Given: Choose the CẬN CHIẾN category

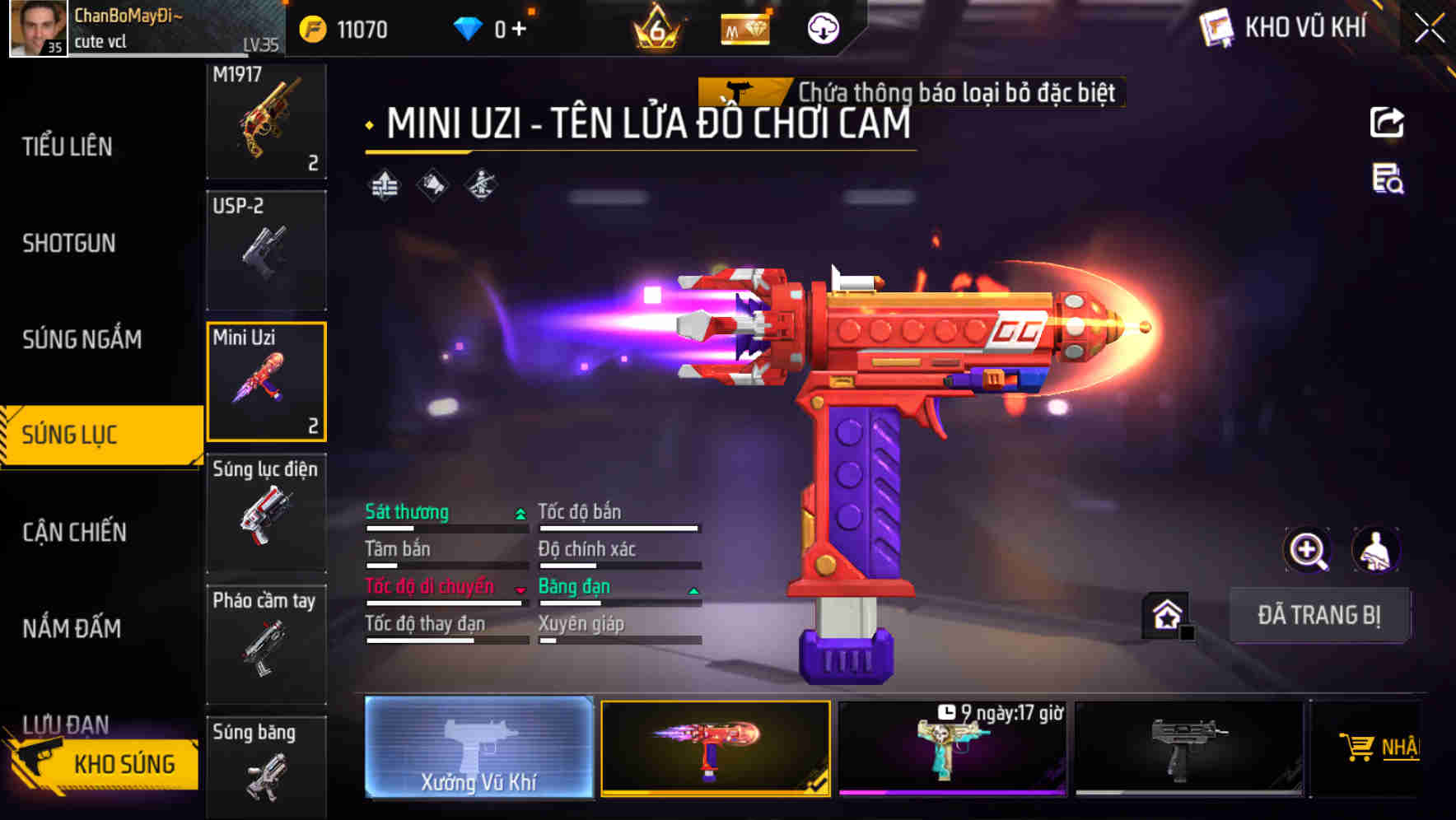Looking at the screenshot, I should 74,532.
